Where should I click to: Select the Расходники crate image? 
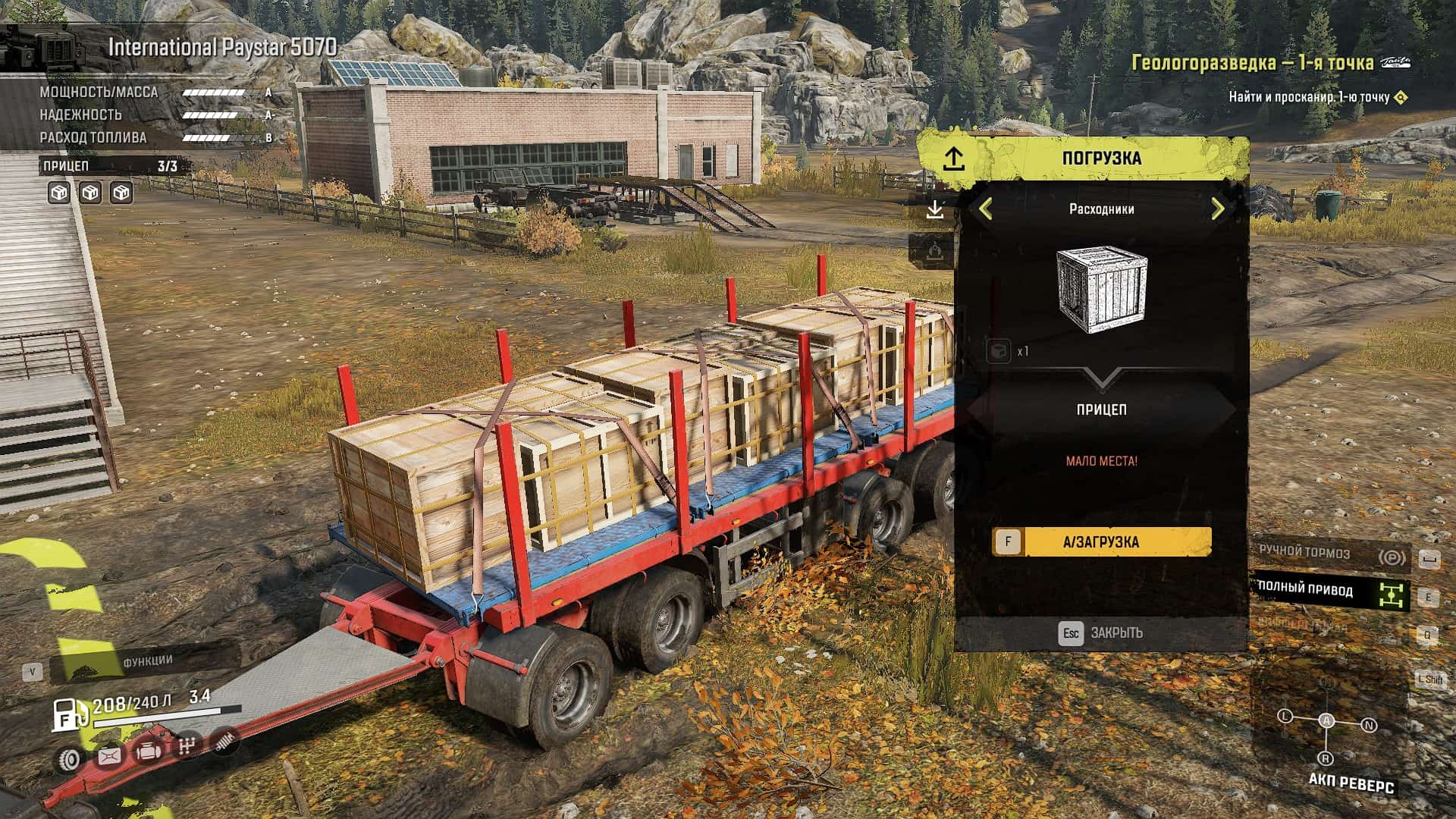(1101, 290)
